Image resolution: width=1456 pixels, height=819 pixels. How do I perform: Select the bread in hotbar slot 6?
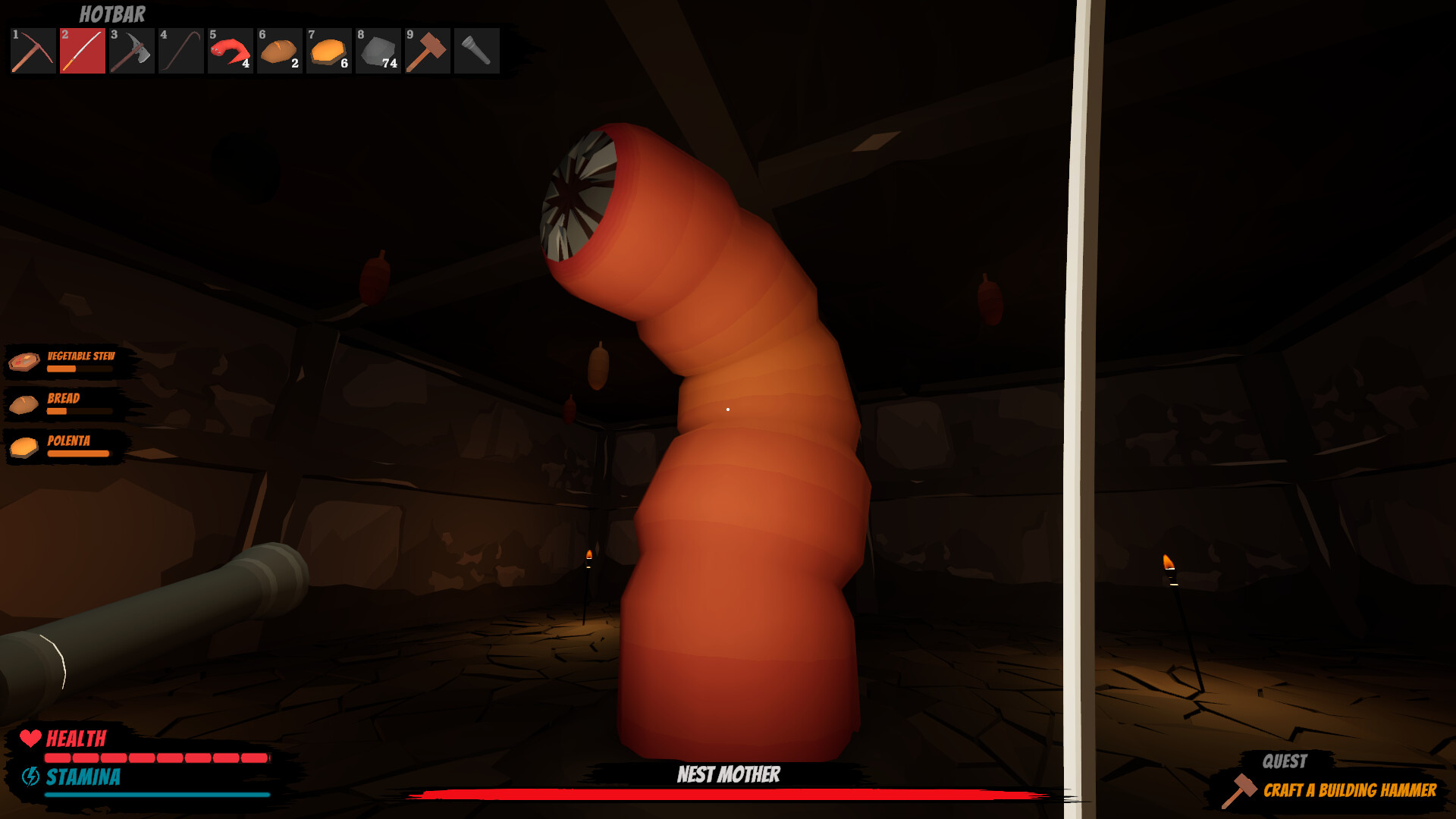[279, 52]
